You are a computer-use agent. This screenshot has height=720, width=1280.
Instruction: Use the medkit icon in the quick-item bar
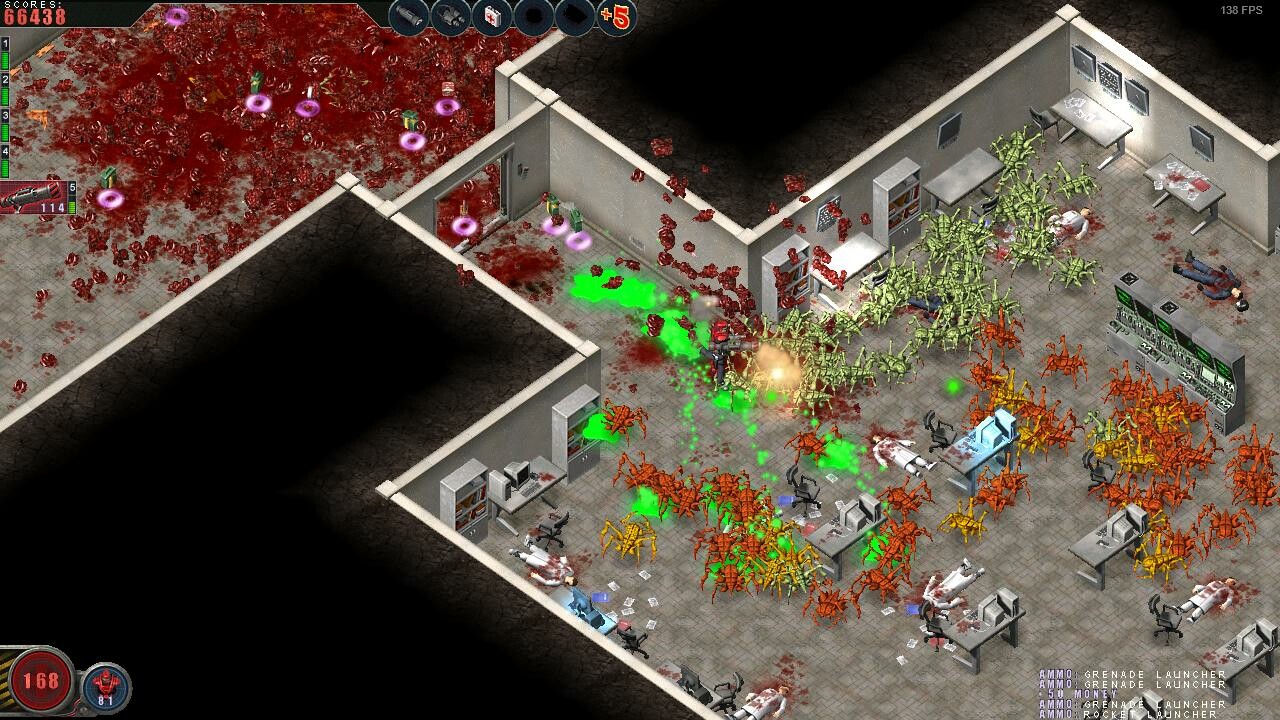click(491, 16)
